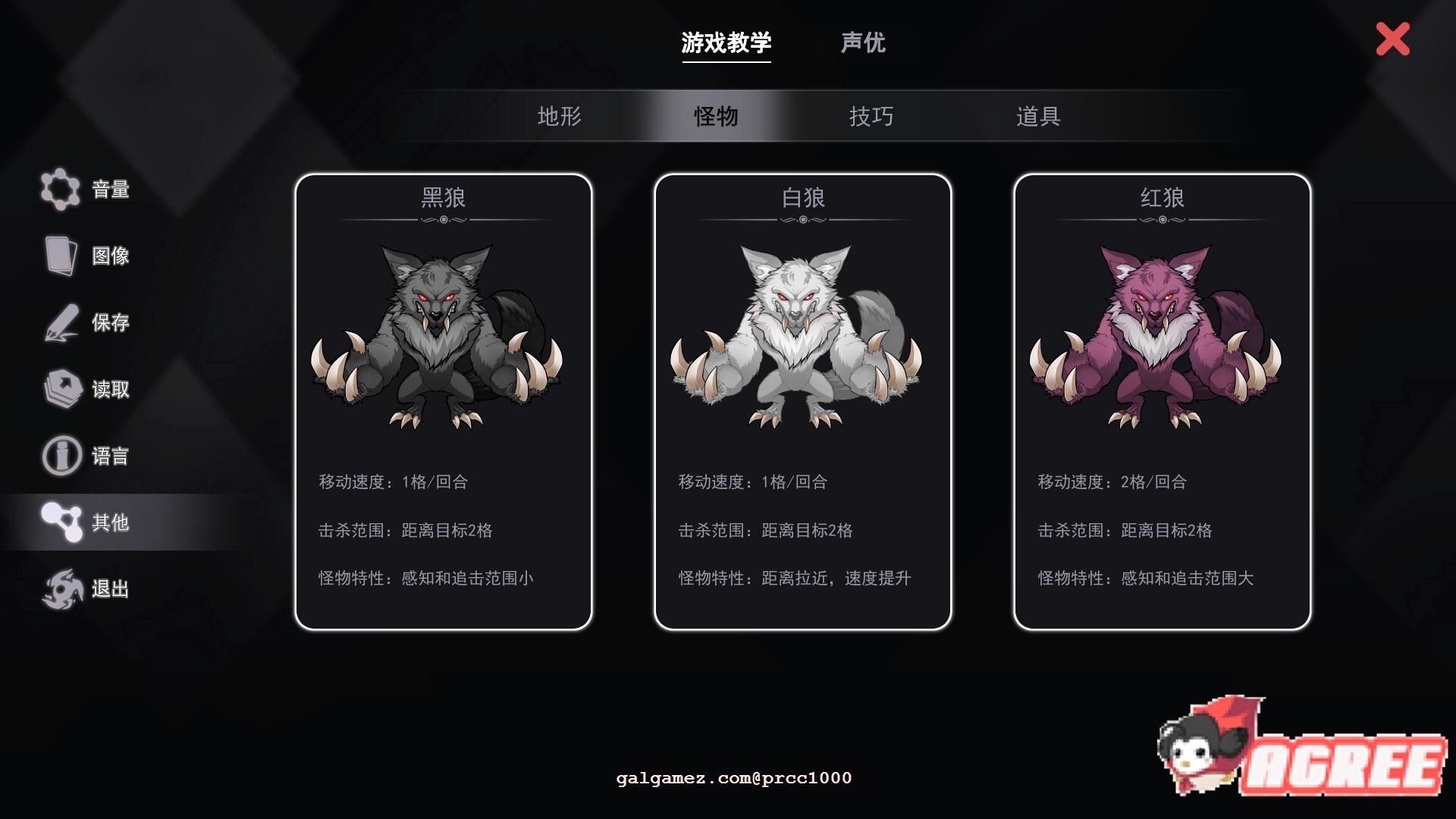The height and width of the screenshot is (819, 1456).
Task: Open the 游戏教学 game tutorial tab
Action: (x=726, y=43)
